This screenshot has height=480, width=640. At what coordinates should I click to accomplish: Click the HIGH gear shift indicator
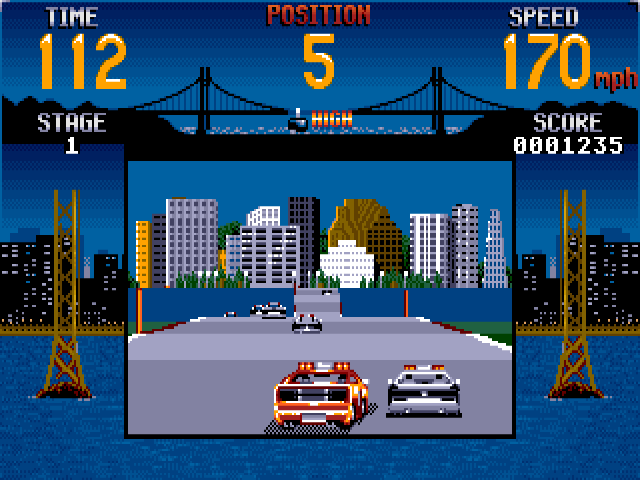coord(318,121)
